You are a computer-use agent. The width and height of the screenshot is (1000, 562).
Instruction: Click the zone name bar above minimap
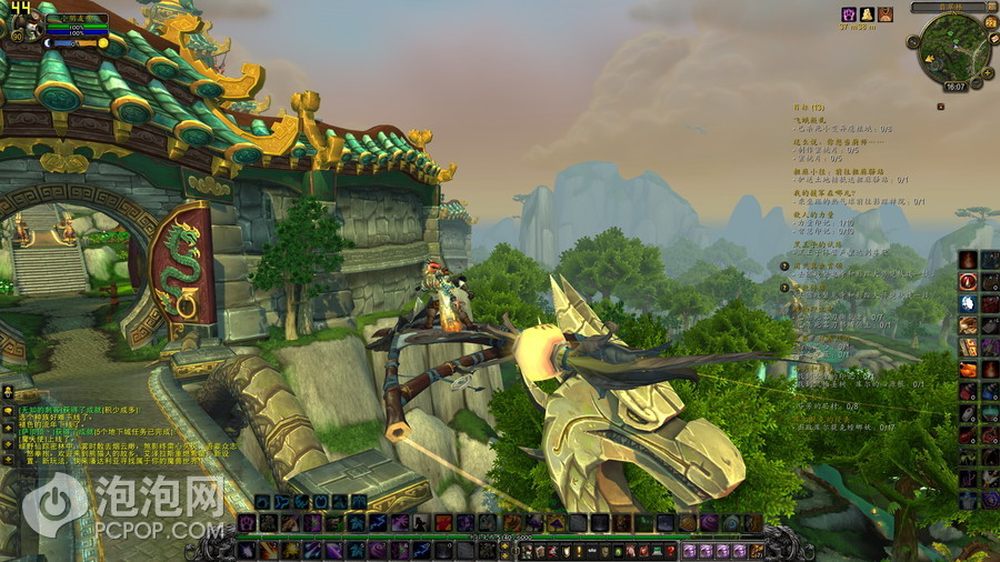pos(948,7)
